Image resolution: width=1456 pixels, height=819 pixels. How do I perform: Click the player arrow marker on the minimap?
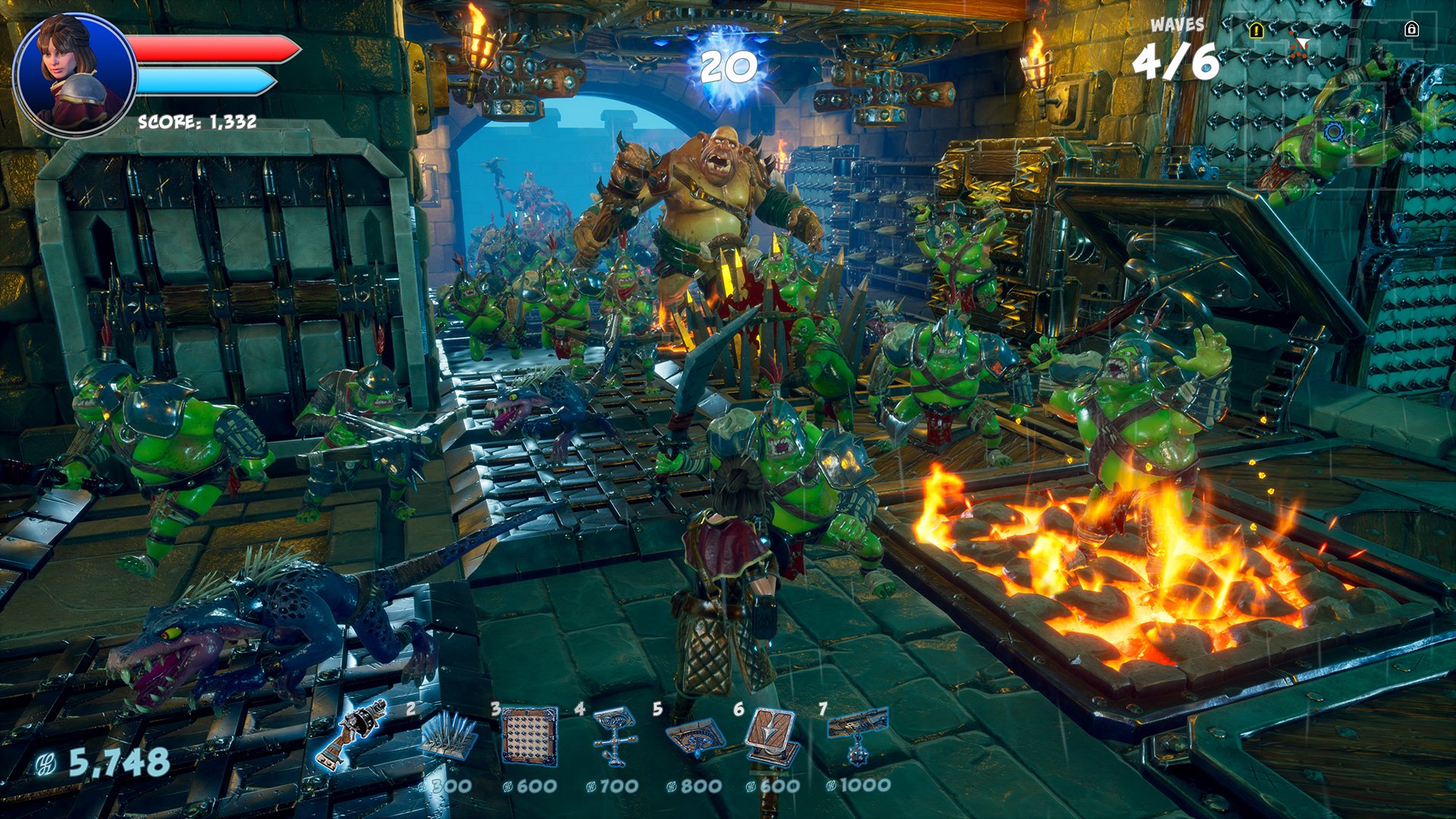(1303, 42)
